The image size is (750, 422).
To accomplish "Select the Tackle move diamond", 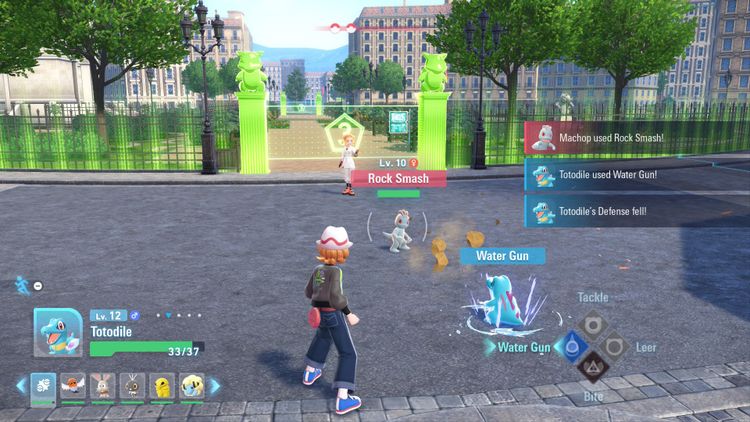I will pos(592,323).
